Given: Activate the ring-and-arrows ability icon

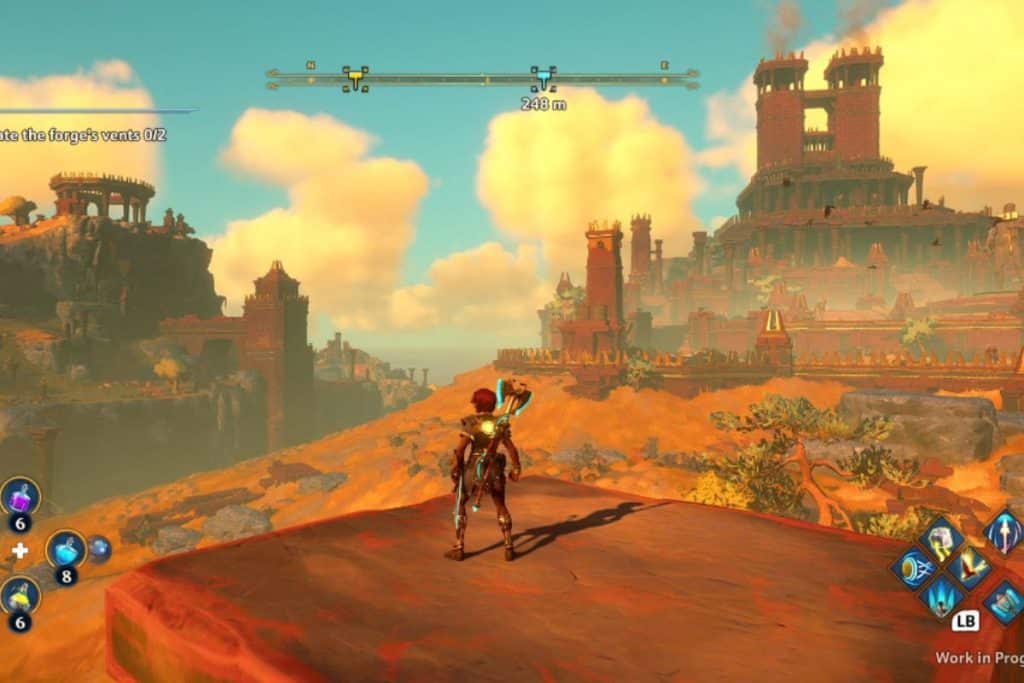Looking at the screenshot, I should pyautogui.click(x=912, y=568).
